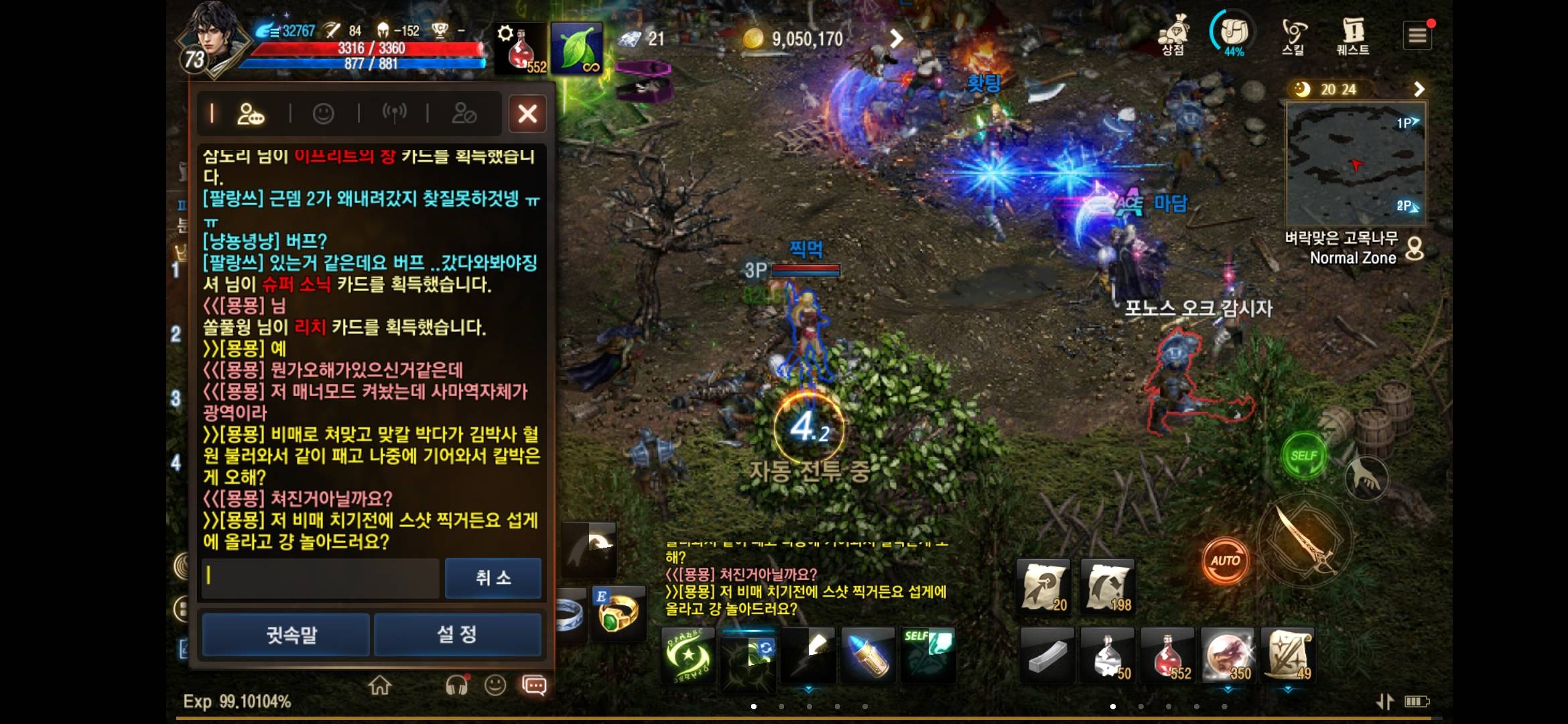Toggle the chat window via speech bubble icon
This screenshot has height=724, width=1568.
click(533, 686)
